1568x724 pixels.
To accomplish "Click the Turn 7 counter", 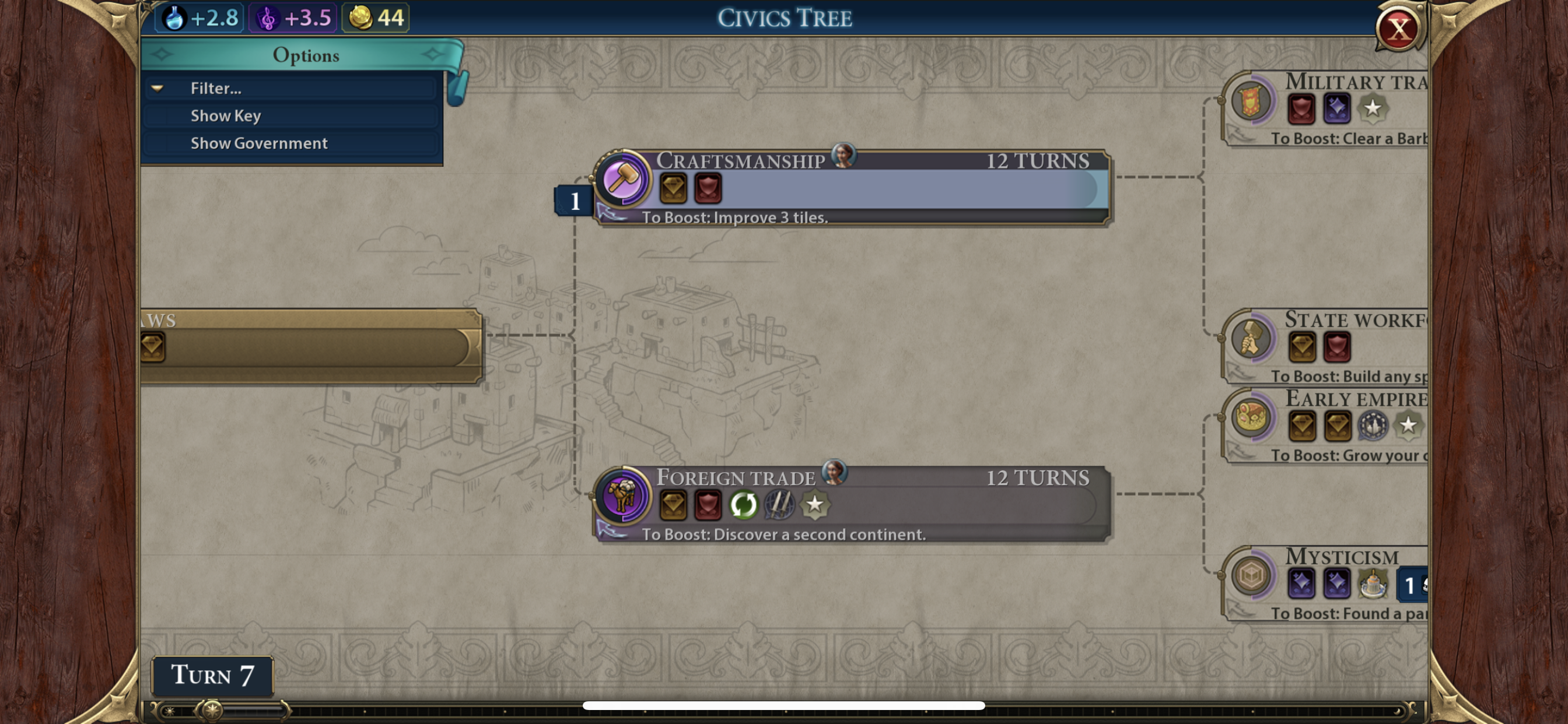I will (x=211, y=676).
